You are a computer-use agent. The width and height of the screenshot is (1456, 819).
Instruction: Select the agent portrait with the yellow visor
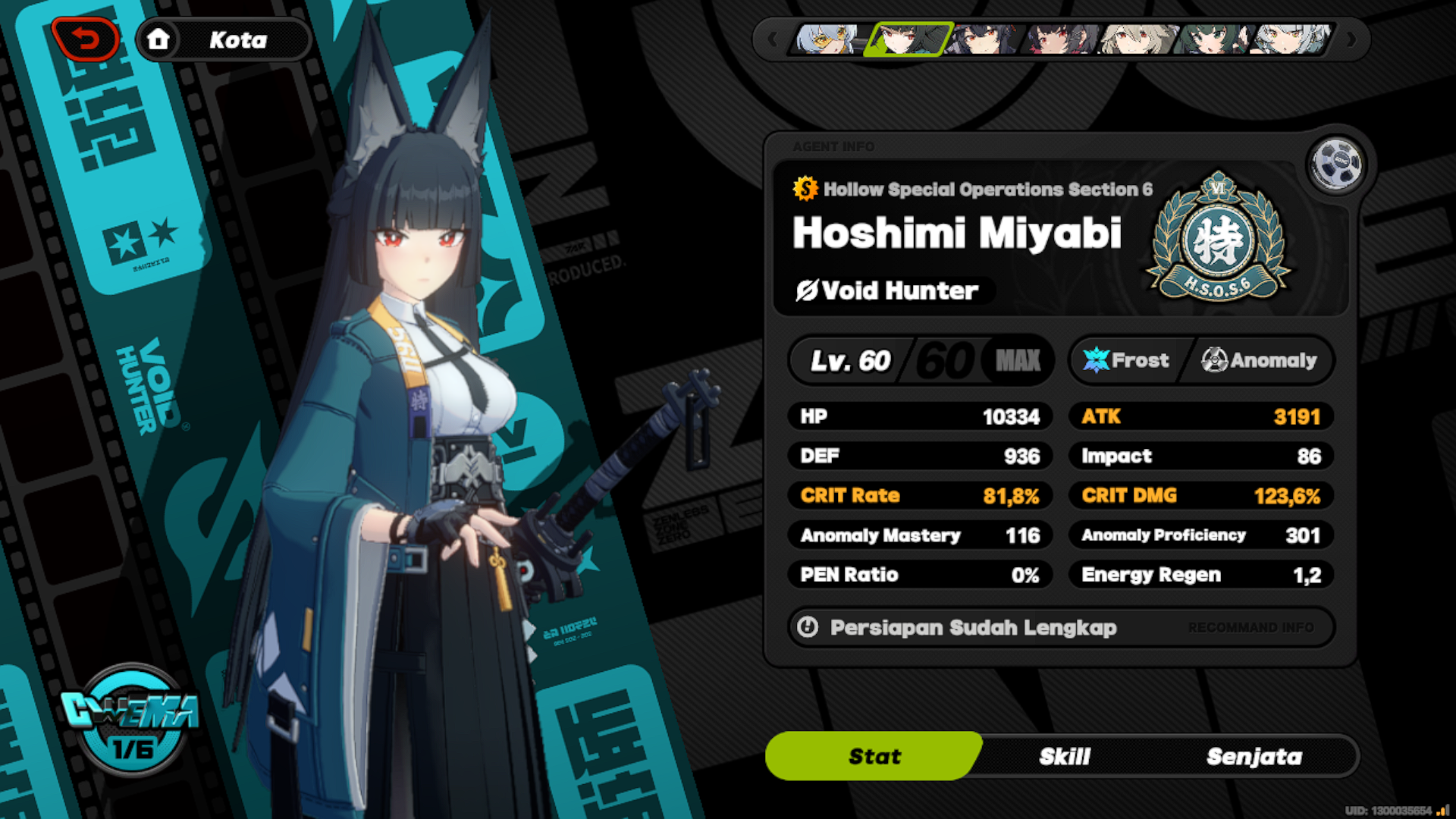pyautogui.click(x=829, y=39)
